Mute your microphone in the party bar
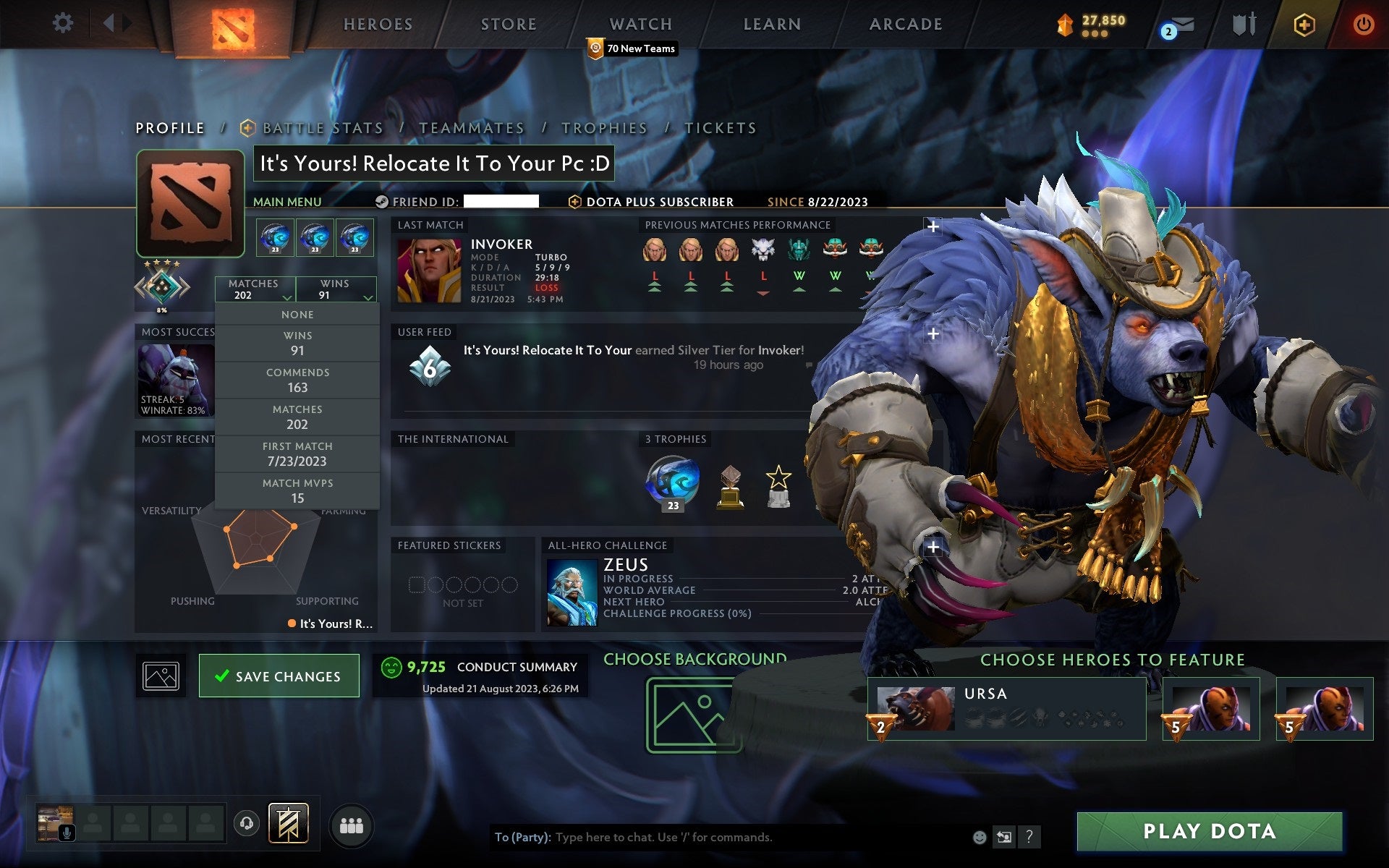This screenshot has height=868, width=1389. [x=67, y=831]
